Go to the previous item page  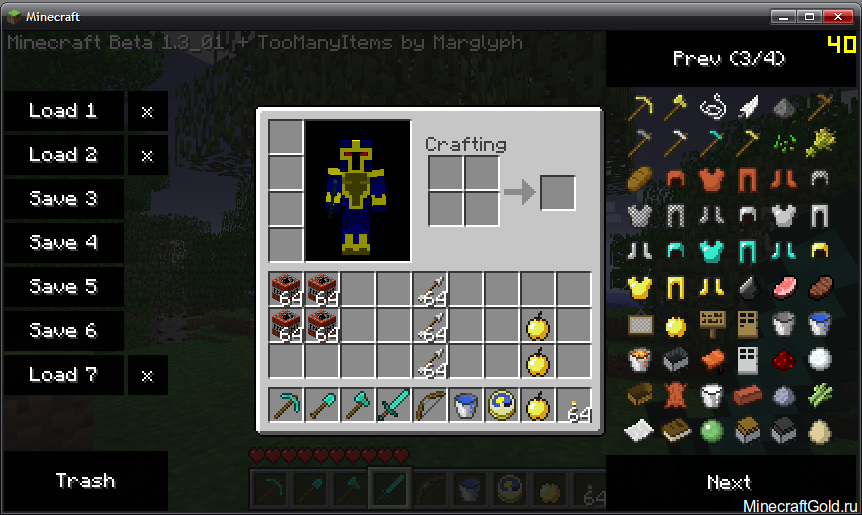click(x=728, y=58)
